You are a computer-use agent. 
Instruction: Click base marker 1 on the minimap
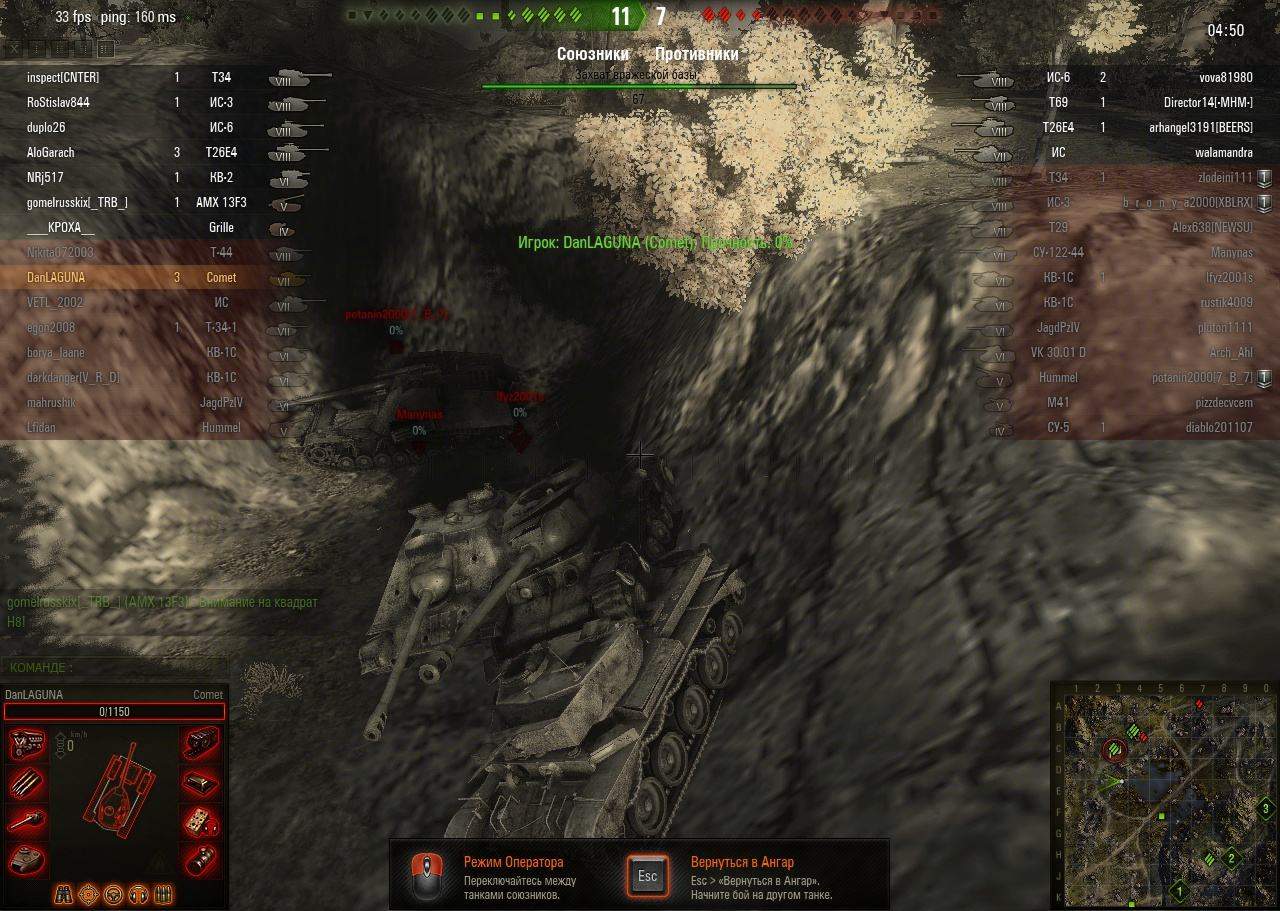click(1180, 890)
